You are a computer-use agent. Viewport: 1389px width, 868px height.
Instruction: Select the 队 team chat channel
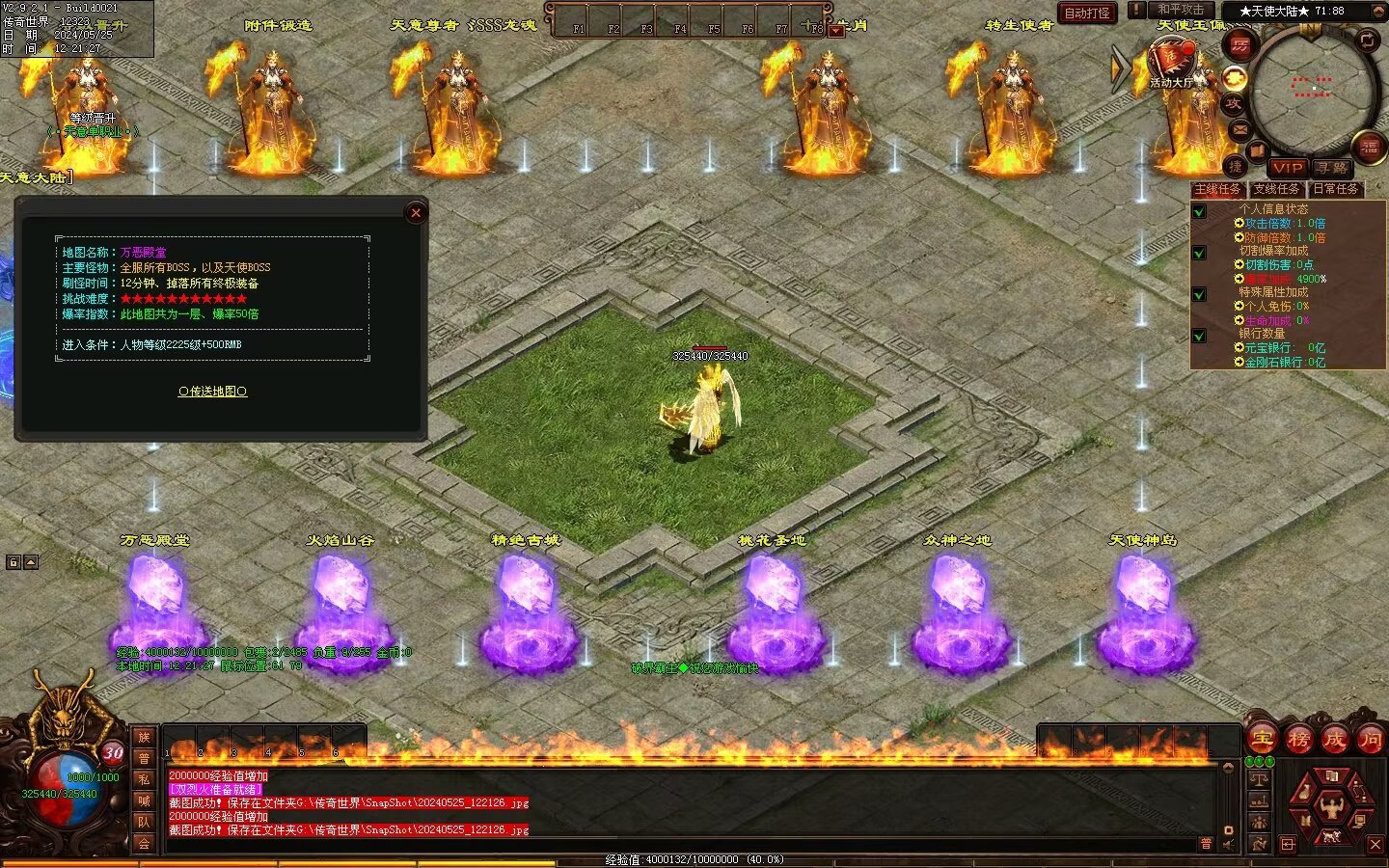[x=144, y=823]
